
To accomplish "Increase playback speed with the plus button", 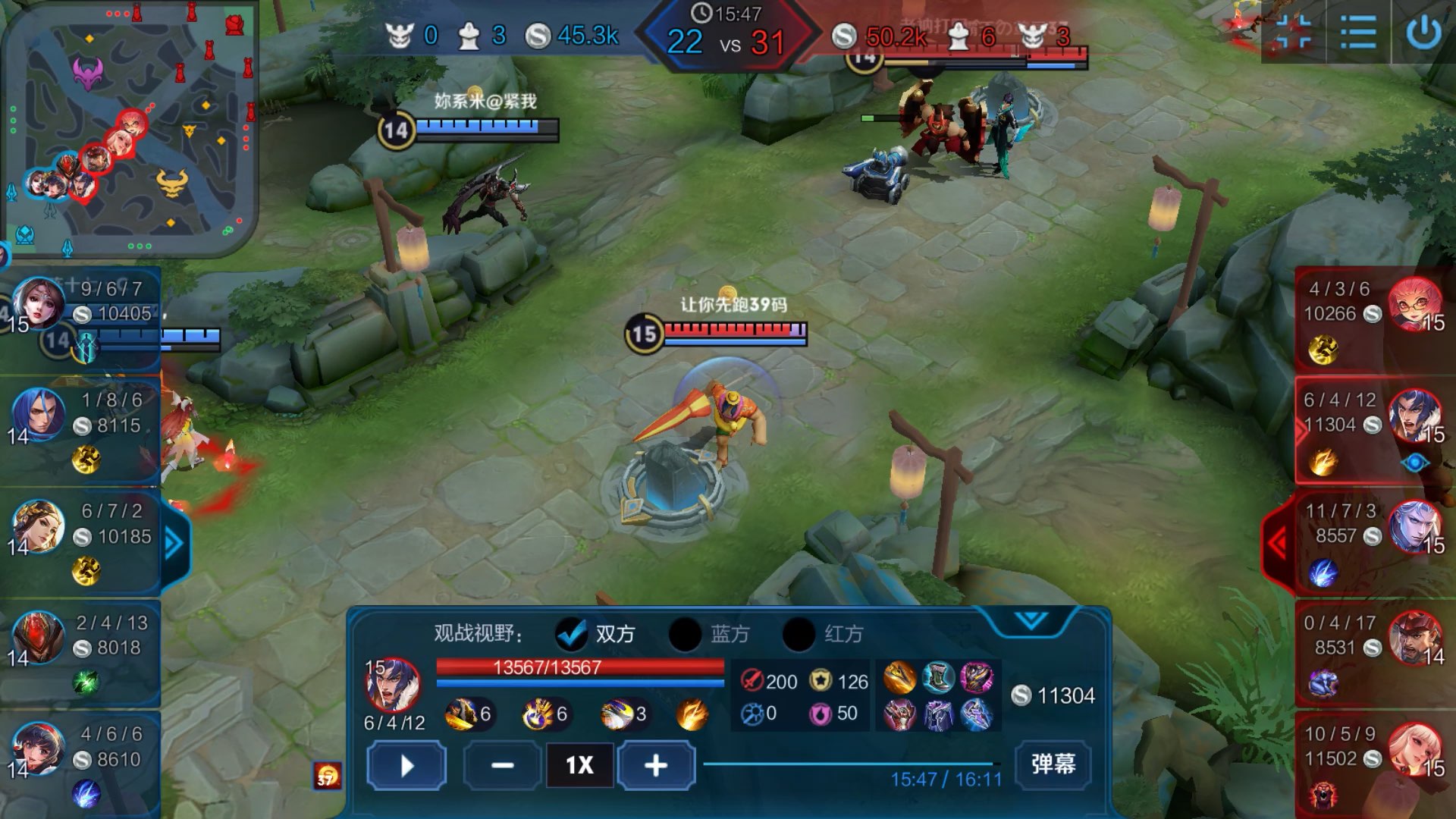I will point(656,765).
